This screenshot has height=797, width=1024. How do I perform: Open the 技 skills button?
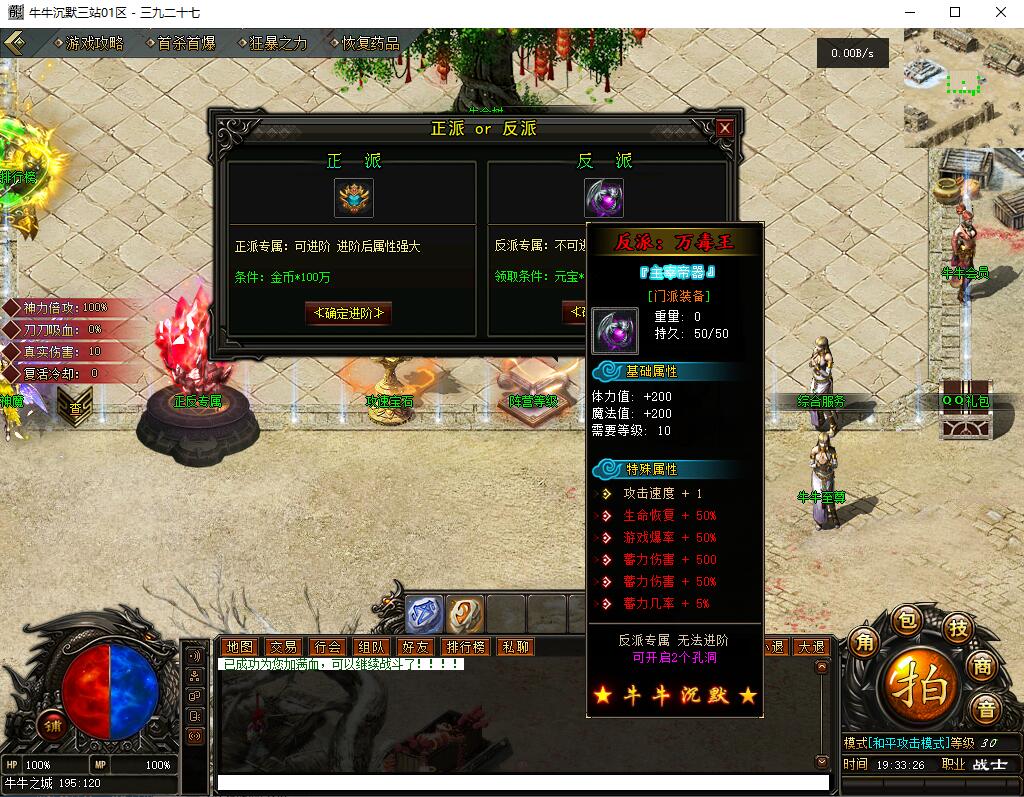pyautogui.click(x=958, y=628)
